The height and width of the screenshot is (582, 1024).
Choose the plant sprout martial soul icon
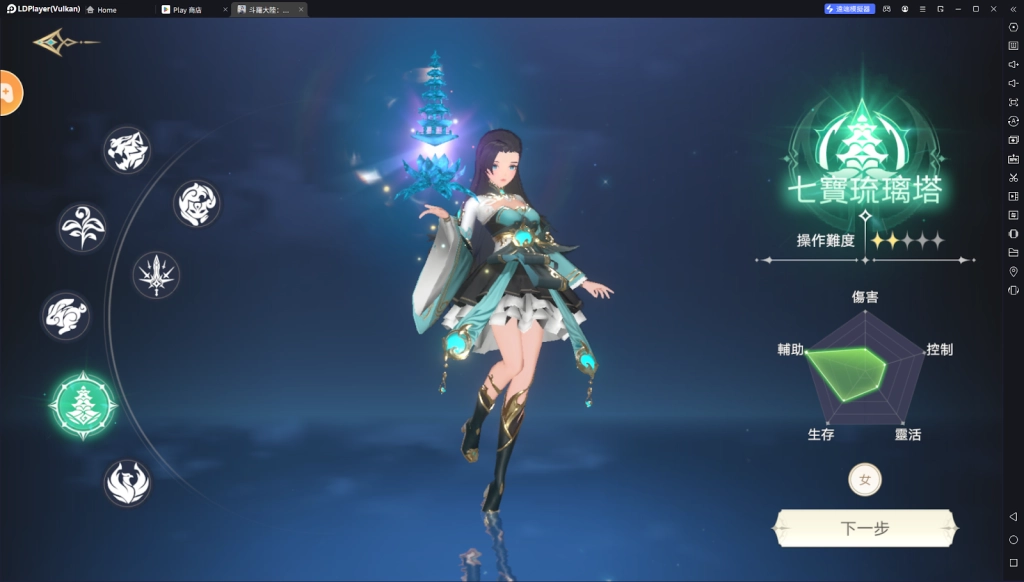pyautogui.click(x=82, y=228)
